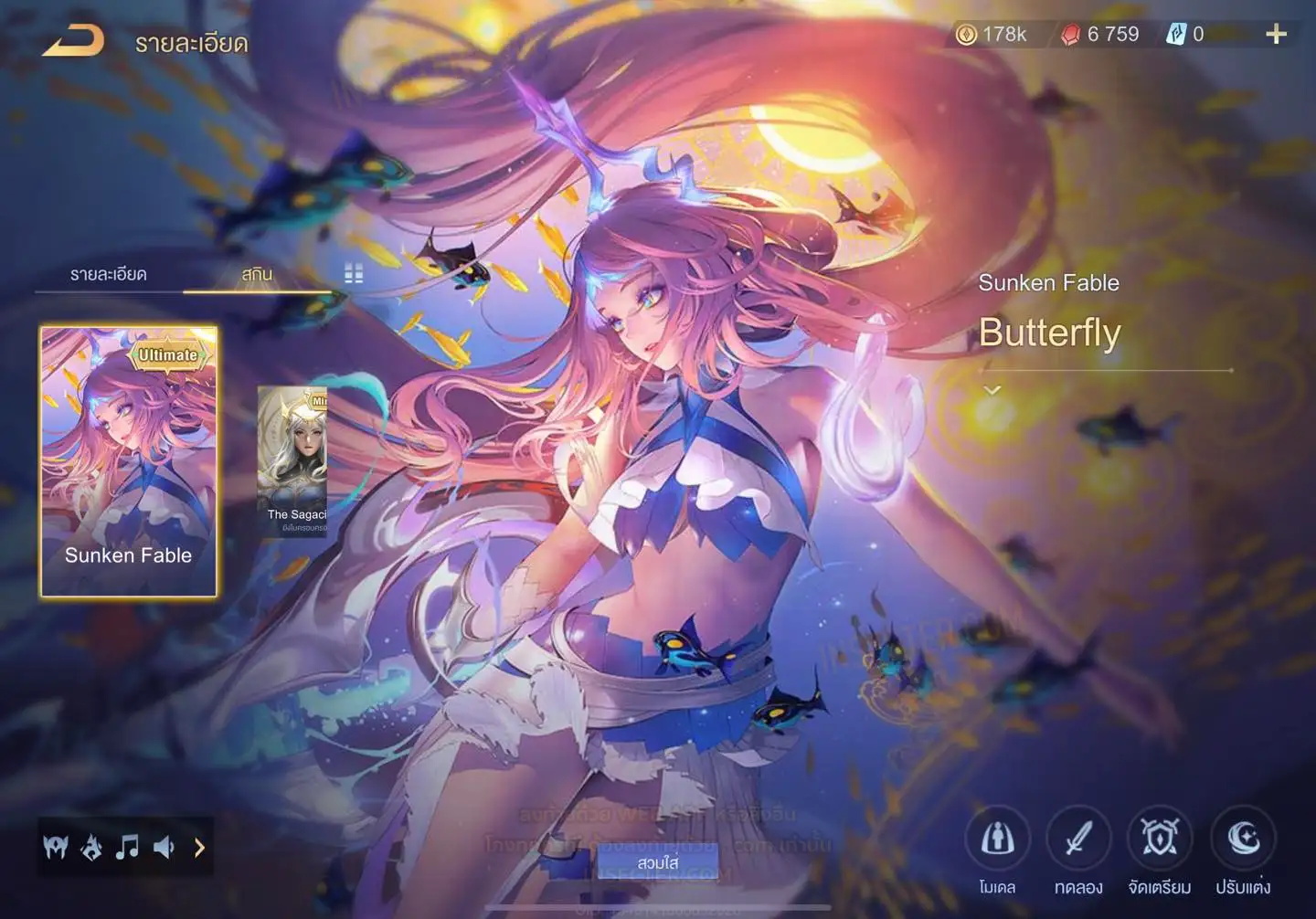1316x919 pixels.
Task: Switch to the รายละเอียด tab
Action: pyautogui.click(x=108, y=274)
